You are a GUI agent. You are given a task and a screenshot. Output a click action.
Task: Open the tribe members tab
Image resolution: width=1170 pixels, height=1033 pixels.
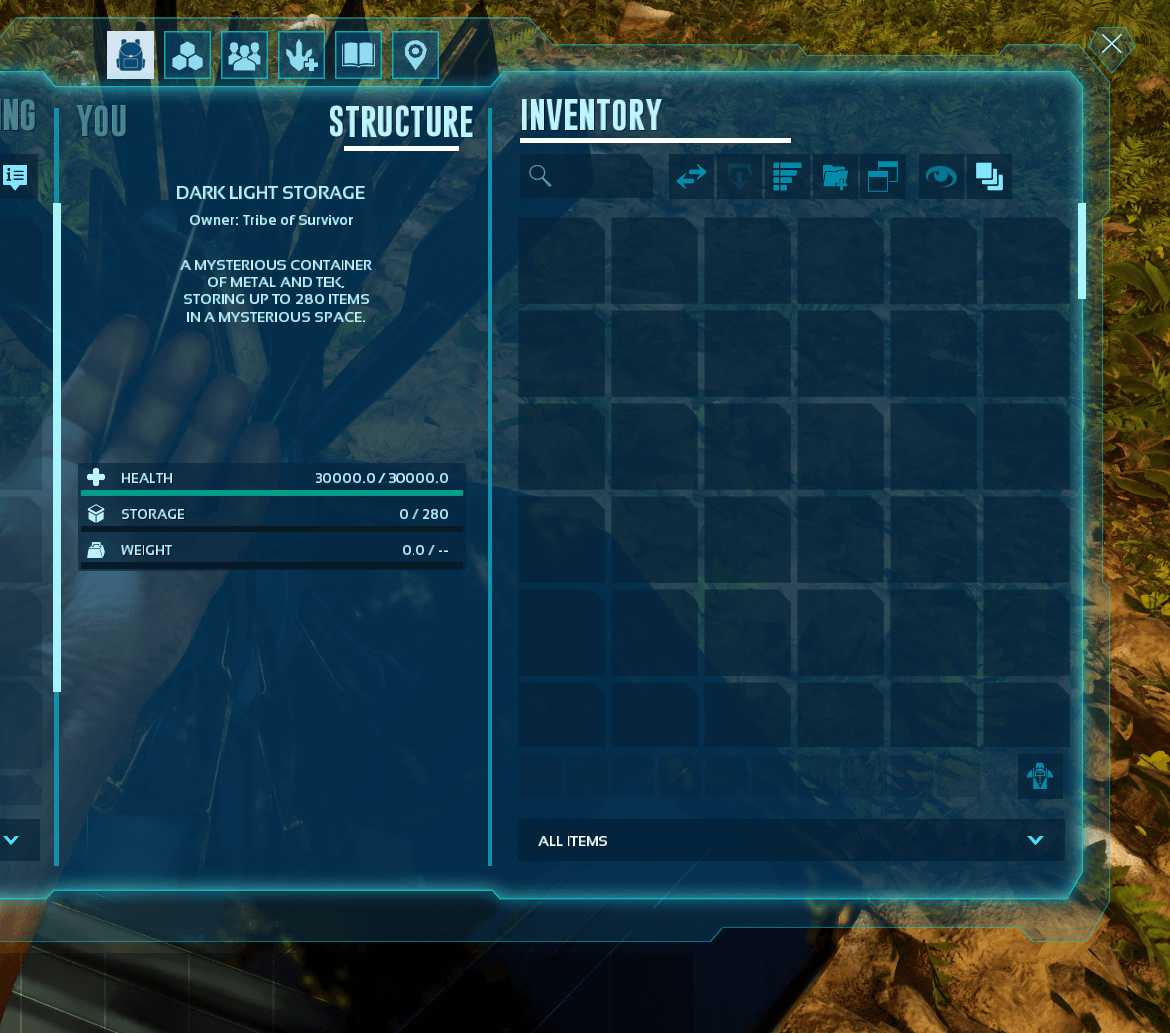243,55
